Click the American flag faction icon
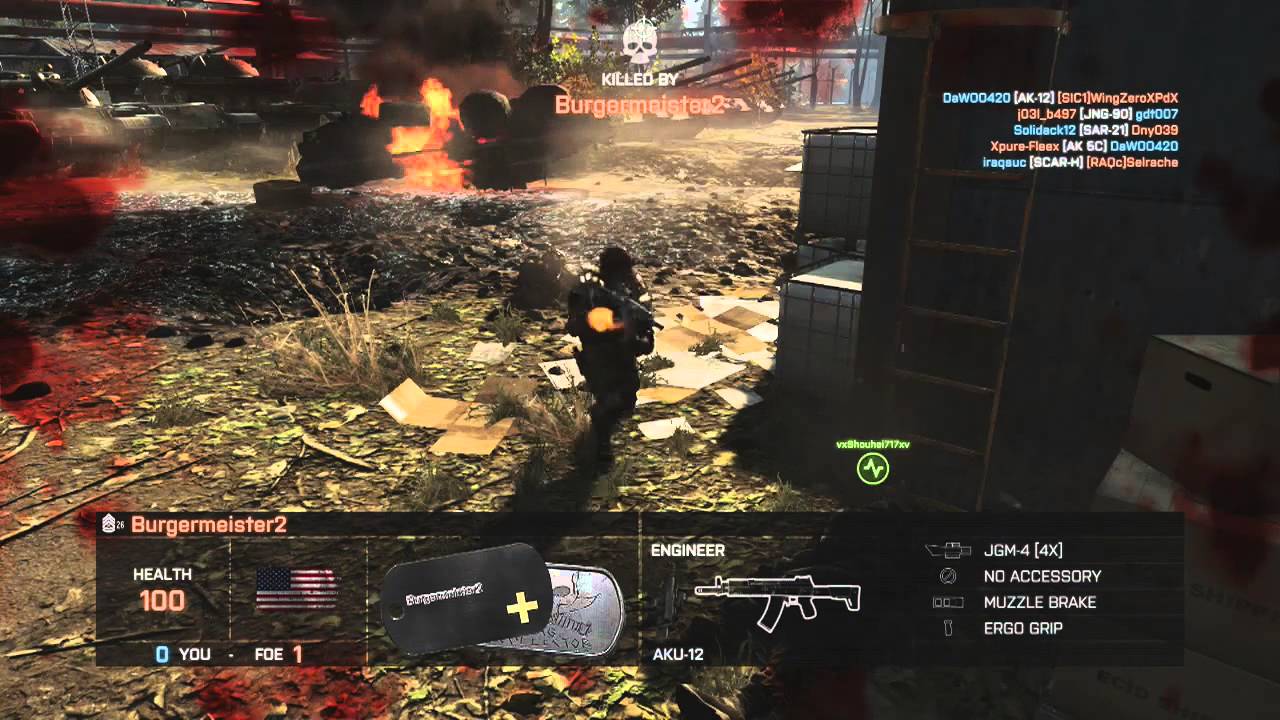 [297, 589]
